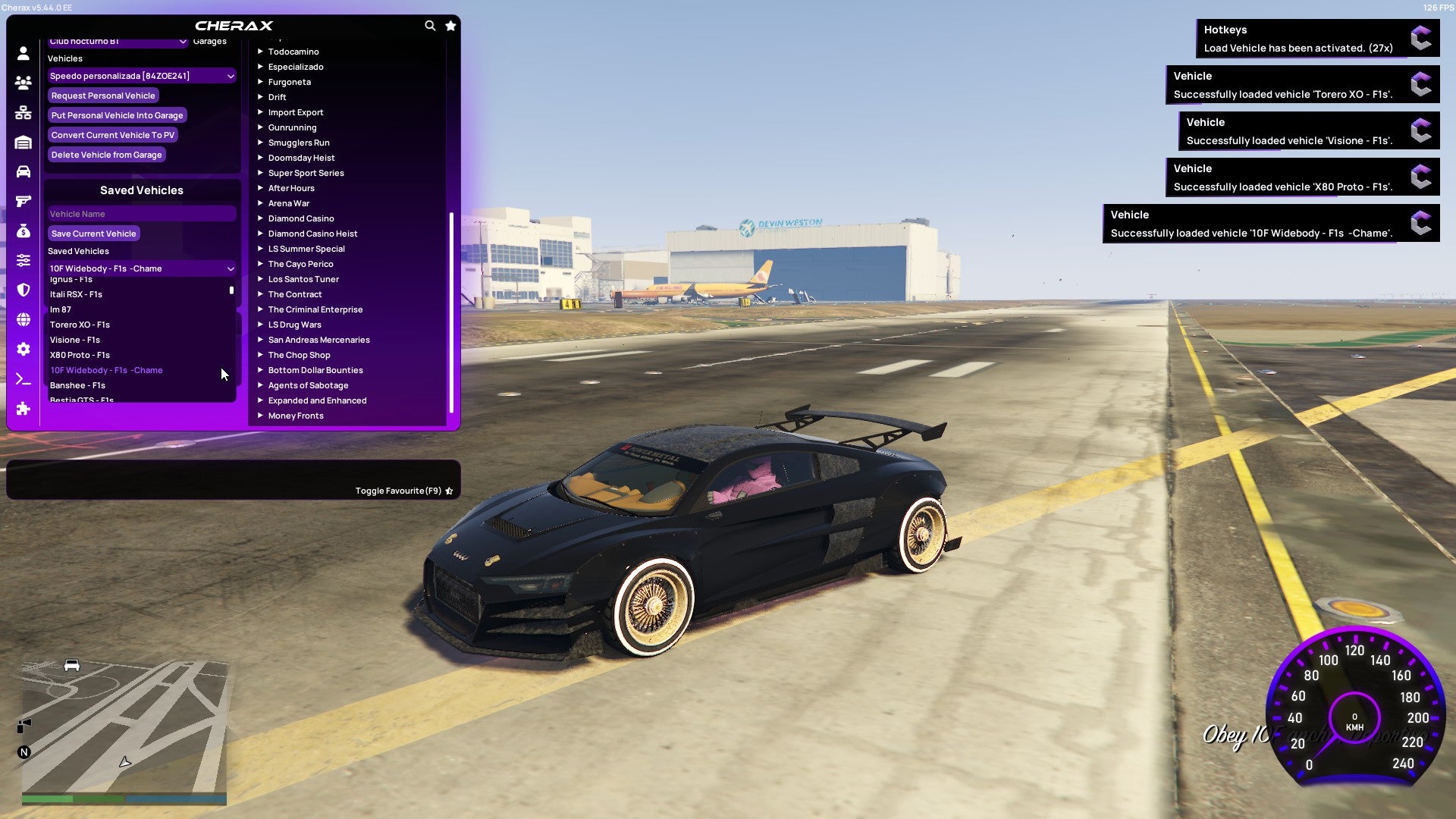Open the Self player icon panel
Screen dimensions: 1456x819
(23, 53)
